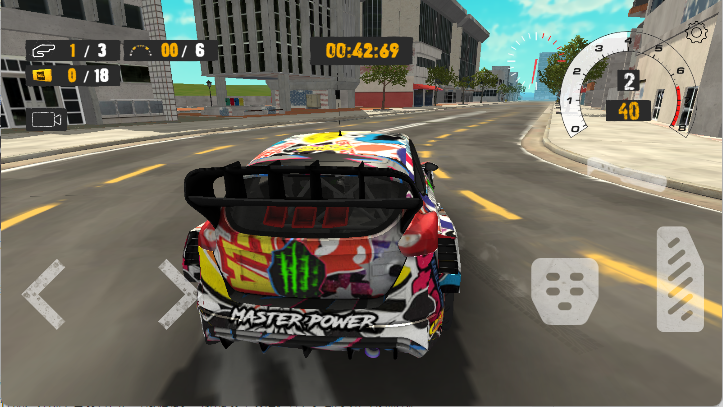723x407 pixels.
Task: Switch camera view with the camera icon
Action: 47,120
